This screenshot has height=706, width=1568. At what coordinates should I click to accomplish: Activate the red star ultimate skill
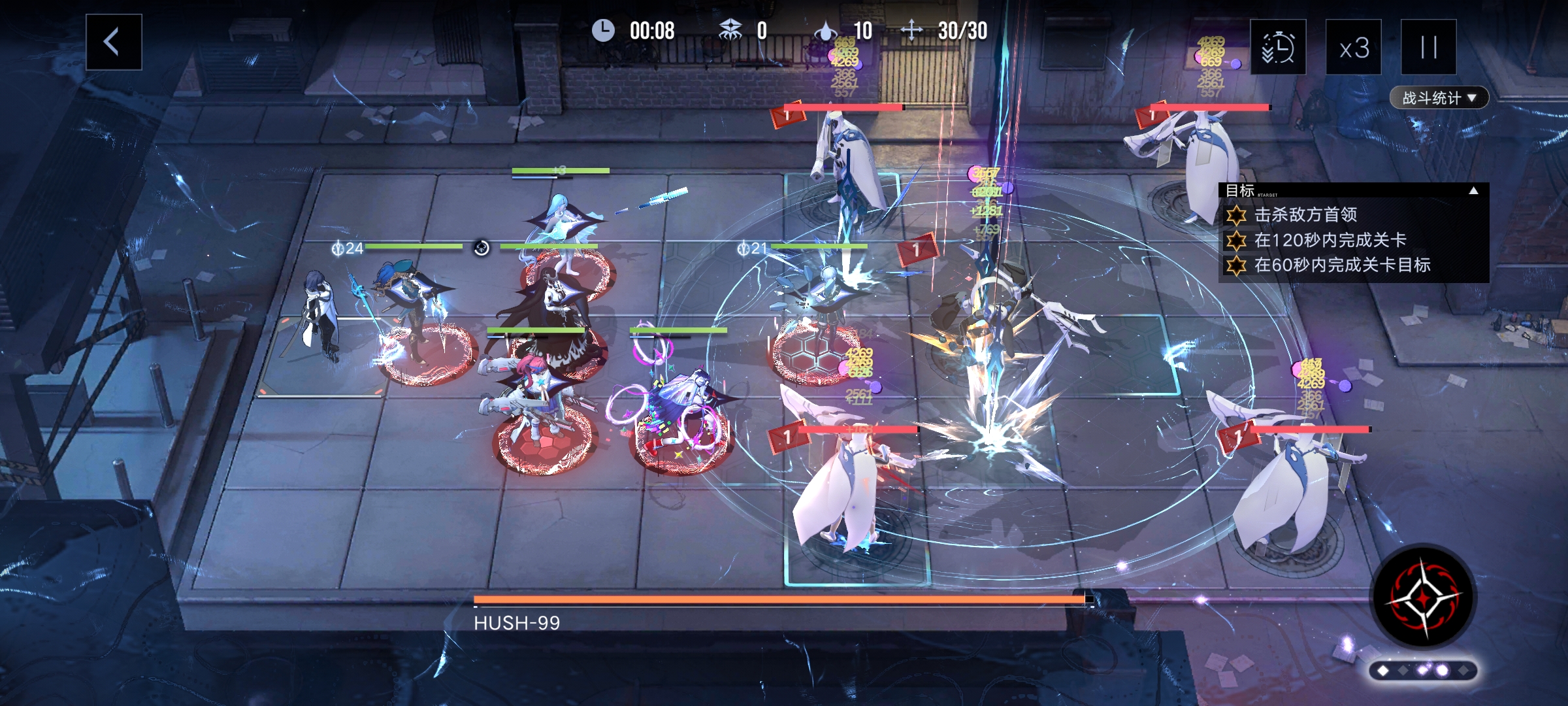[x=1423, y=596]
